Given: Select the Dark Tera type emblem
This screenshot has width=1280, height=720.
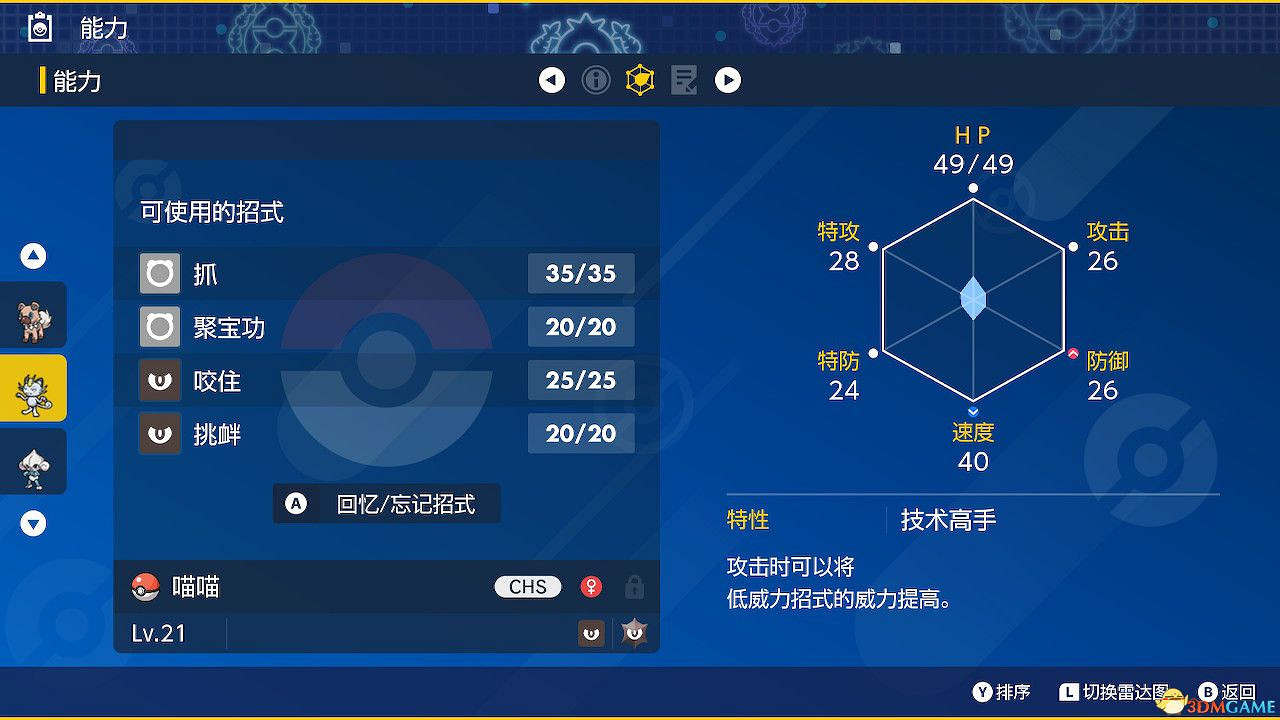Looking at the screenshot, I should pyautogui.click(x=632, y=632).
